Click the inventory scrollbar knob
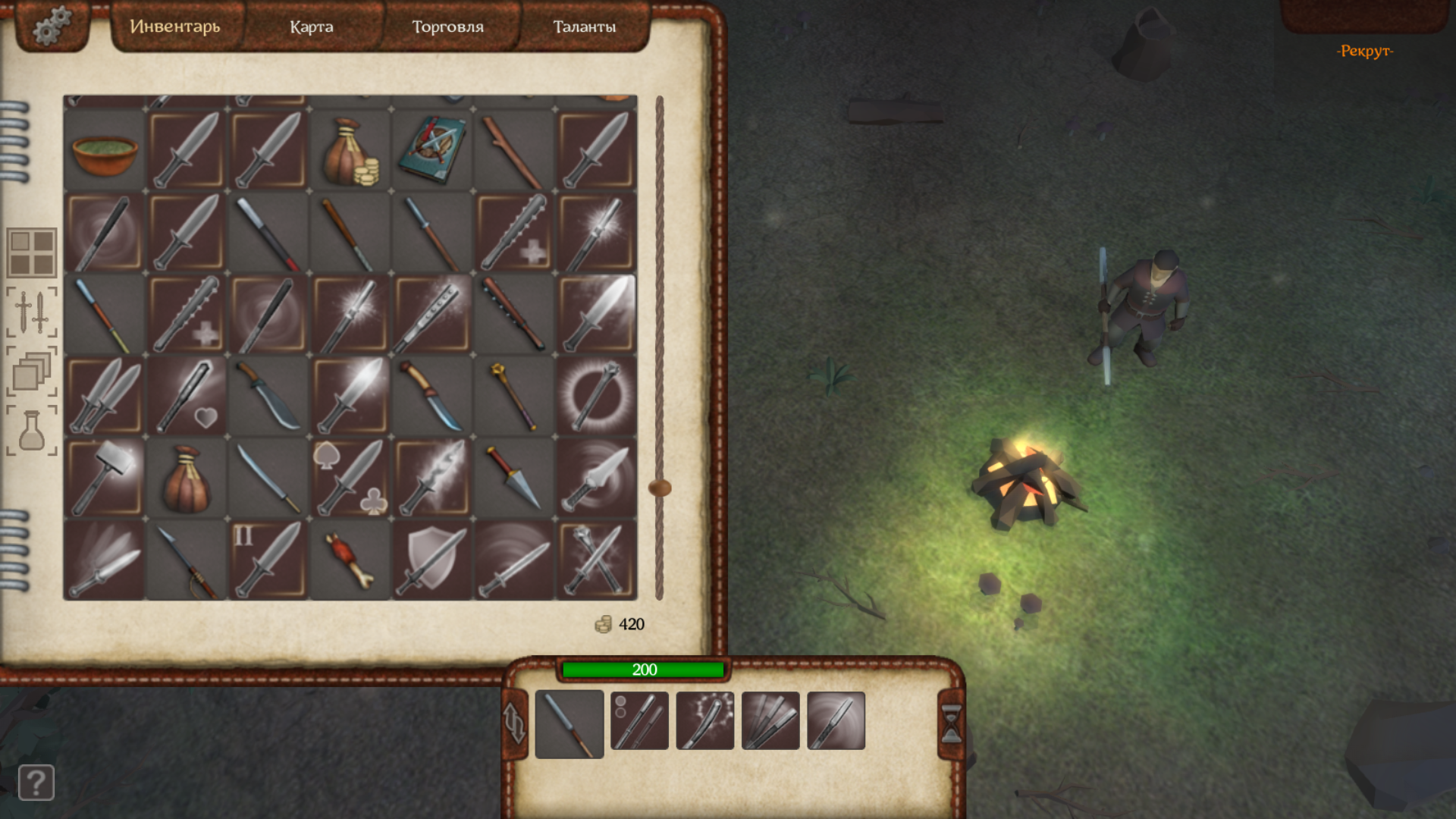Viewport: 1456px width, 819px height. click(x=660, y=488)
